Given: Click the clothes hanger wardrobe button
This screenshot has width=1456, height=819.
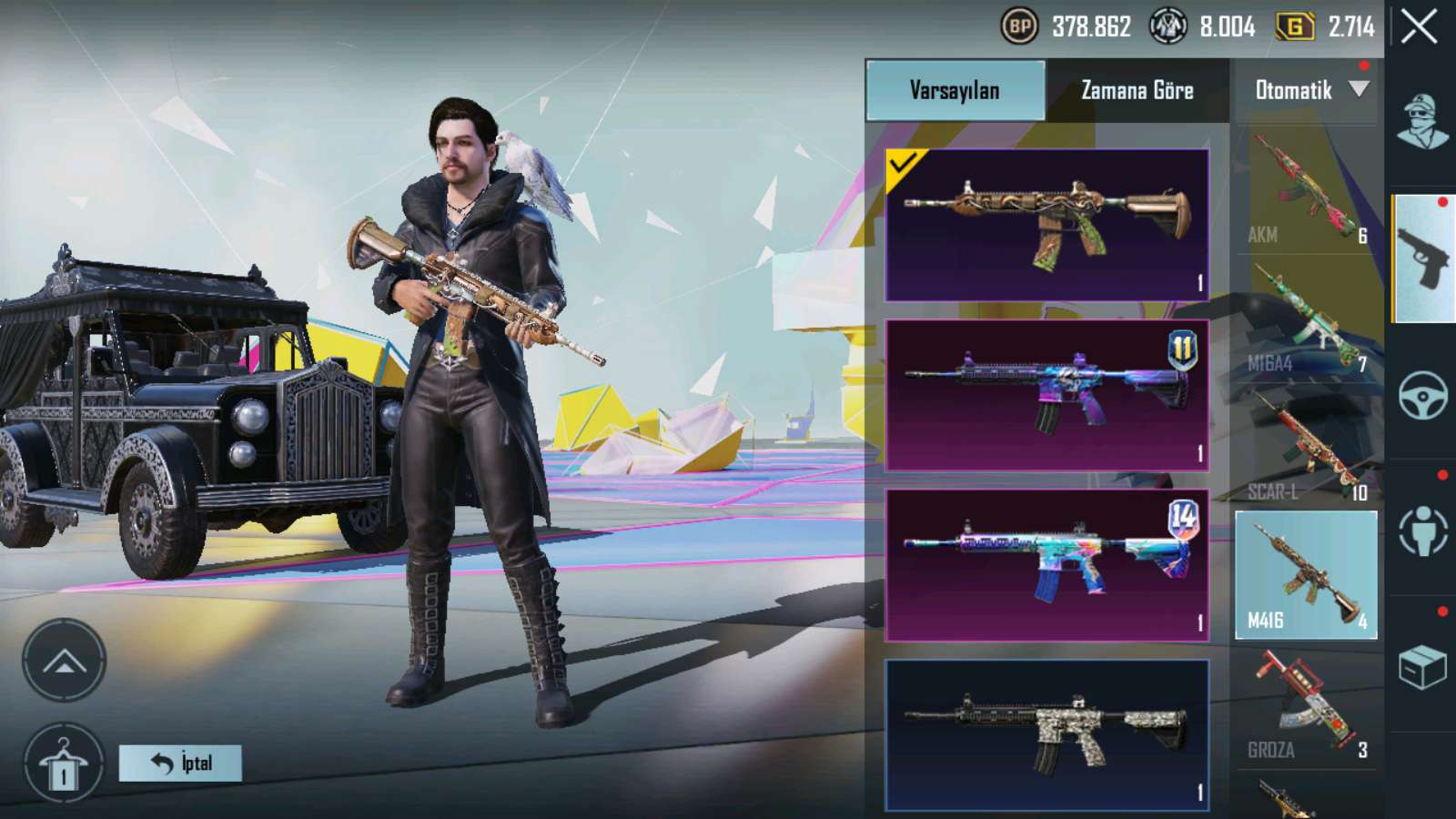Looking at the screenshot, I should (x=64, y=764).
